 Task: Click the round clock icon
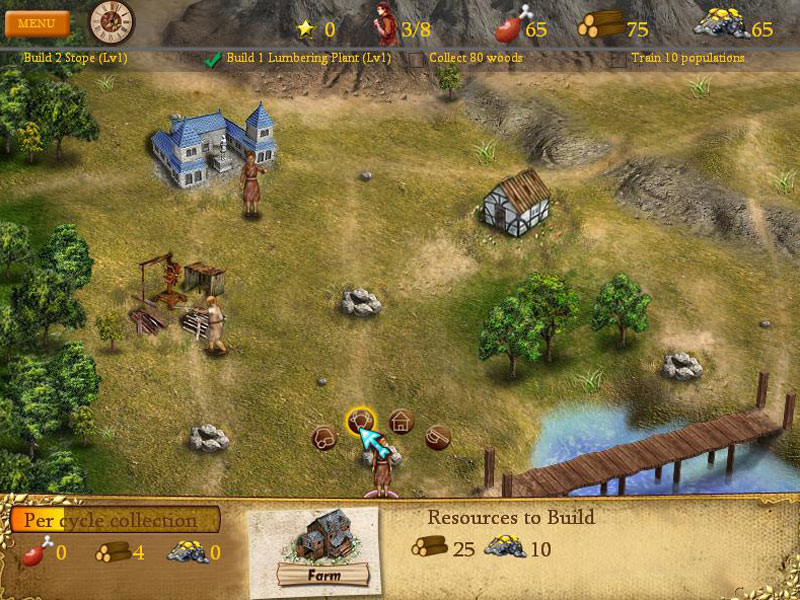(x=111, y=22)
